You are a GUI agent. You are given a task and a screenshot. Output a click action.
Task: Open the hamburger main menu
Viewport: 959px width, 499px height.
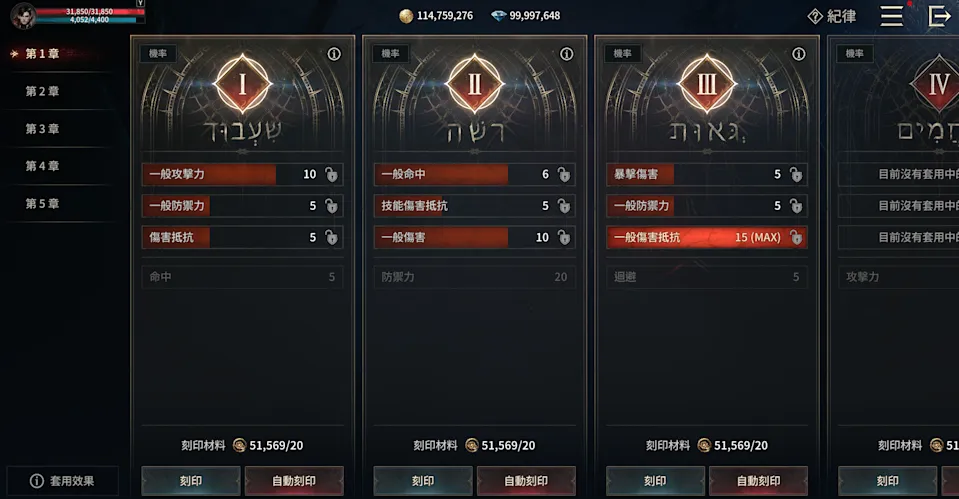[x=891, y=16]
